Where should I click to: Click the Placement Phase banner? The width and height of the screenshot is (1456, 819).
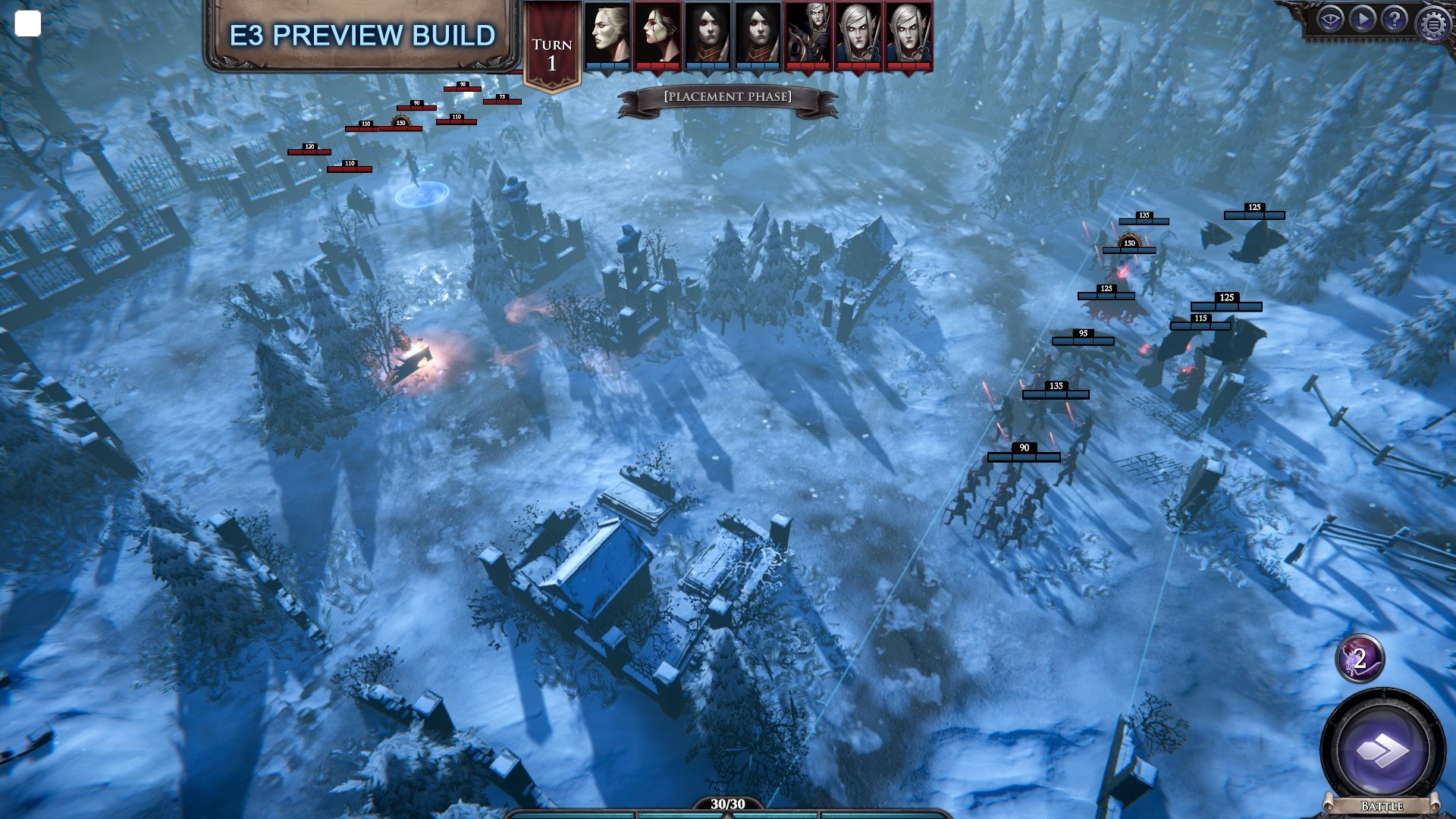tap(727, 96)
